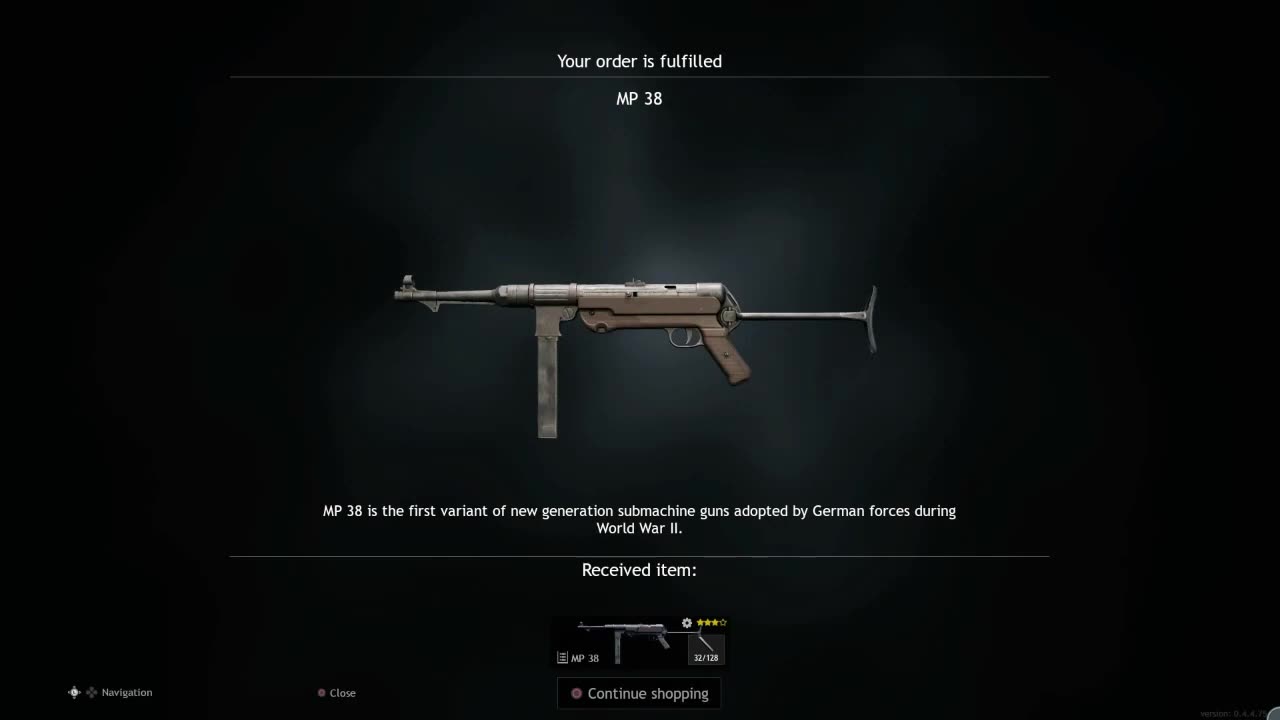Screen dimensions: 1280x720
Task: Select the third filled star on MP 38
Action: point(716,623)
